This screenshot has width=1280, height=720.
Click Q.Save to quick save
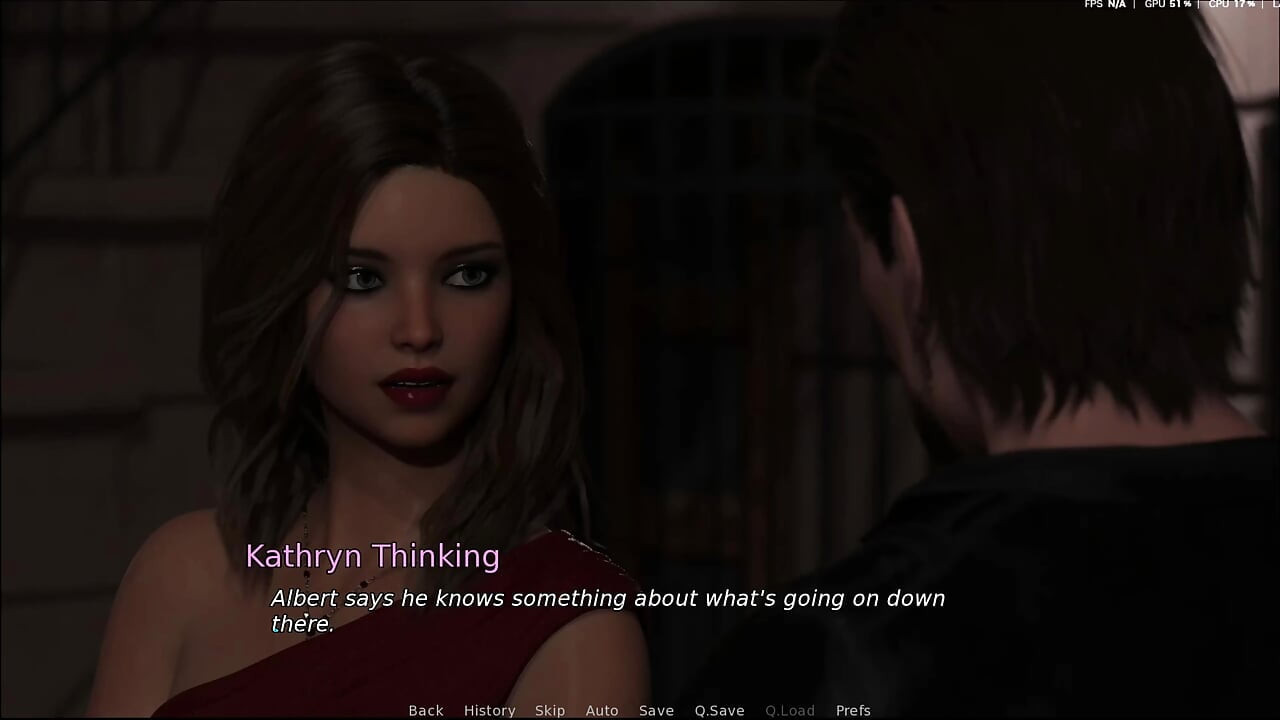[x=720, y=711]
